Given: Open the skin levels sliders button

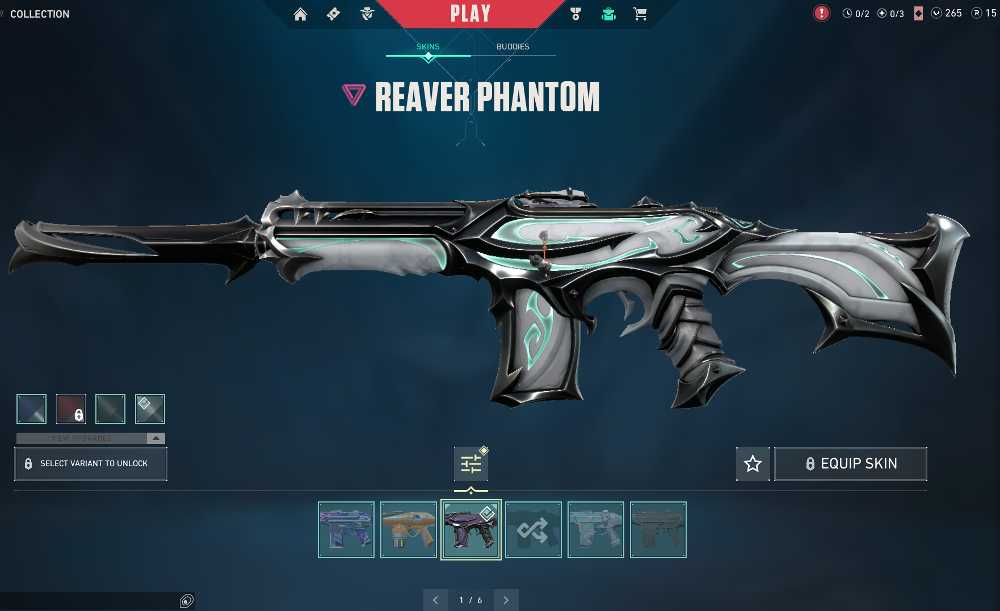Looking at the screenshot, I should [471, 464].
